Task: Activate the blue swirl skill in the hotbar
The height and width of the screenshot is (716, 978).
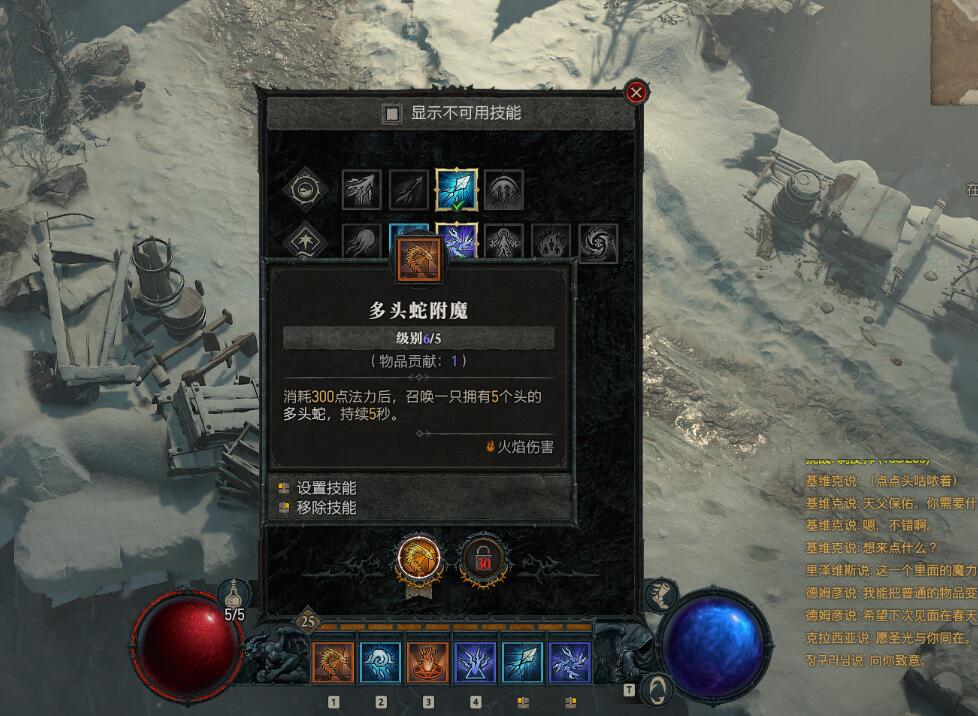Action: click(380, 662)
